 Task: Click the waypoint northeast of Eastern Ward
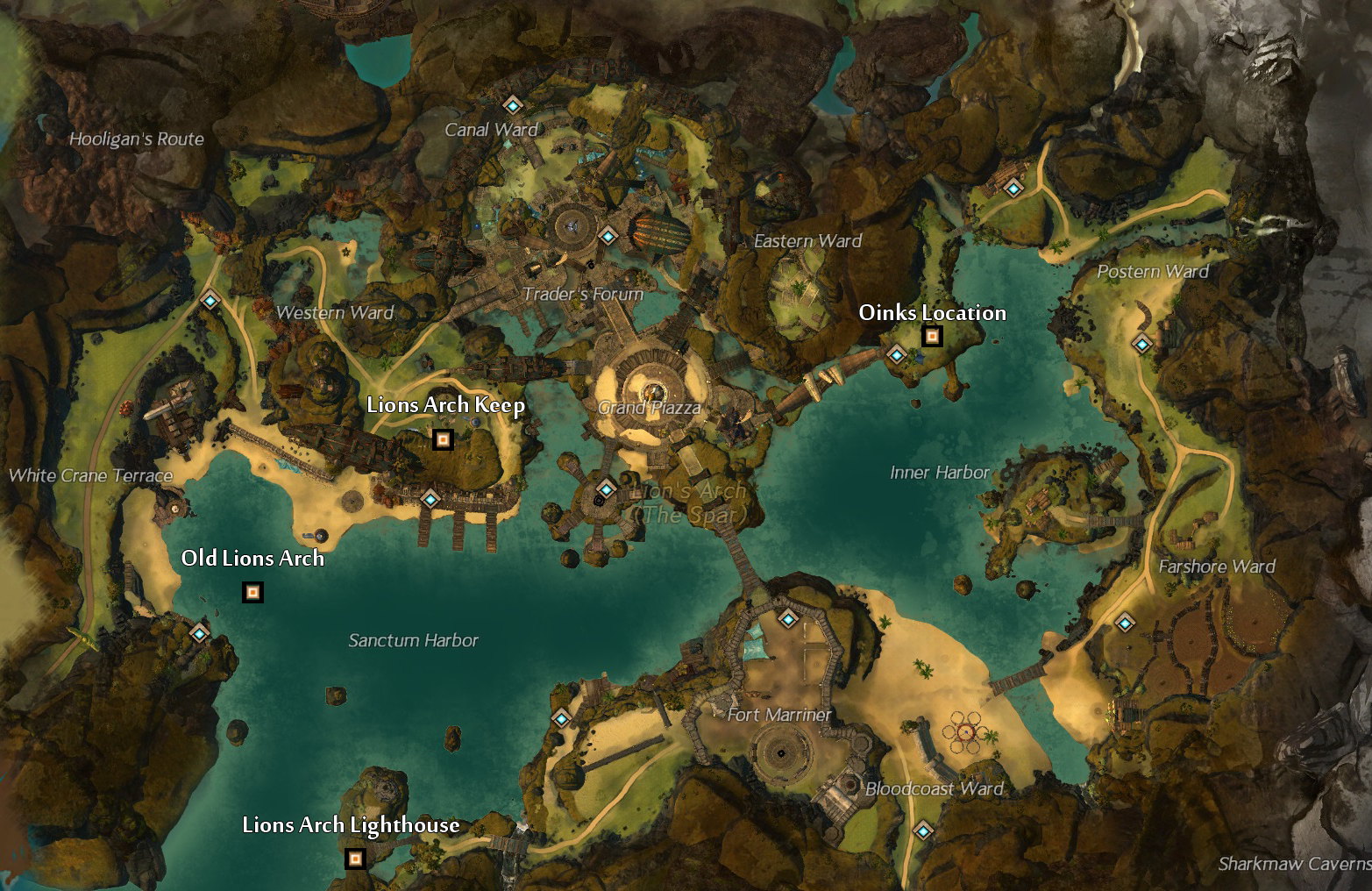pyautogui.click(x=1012, y=187)
